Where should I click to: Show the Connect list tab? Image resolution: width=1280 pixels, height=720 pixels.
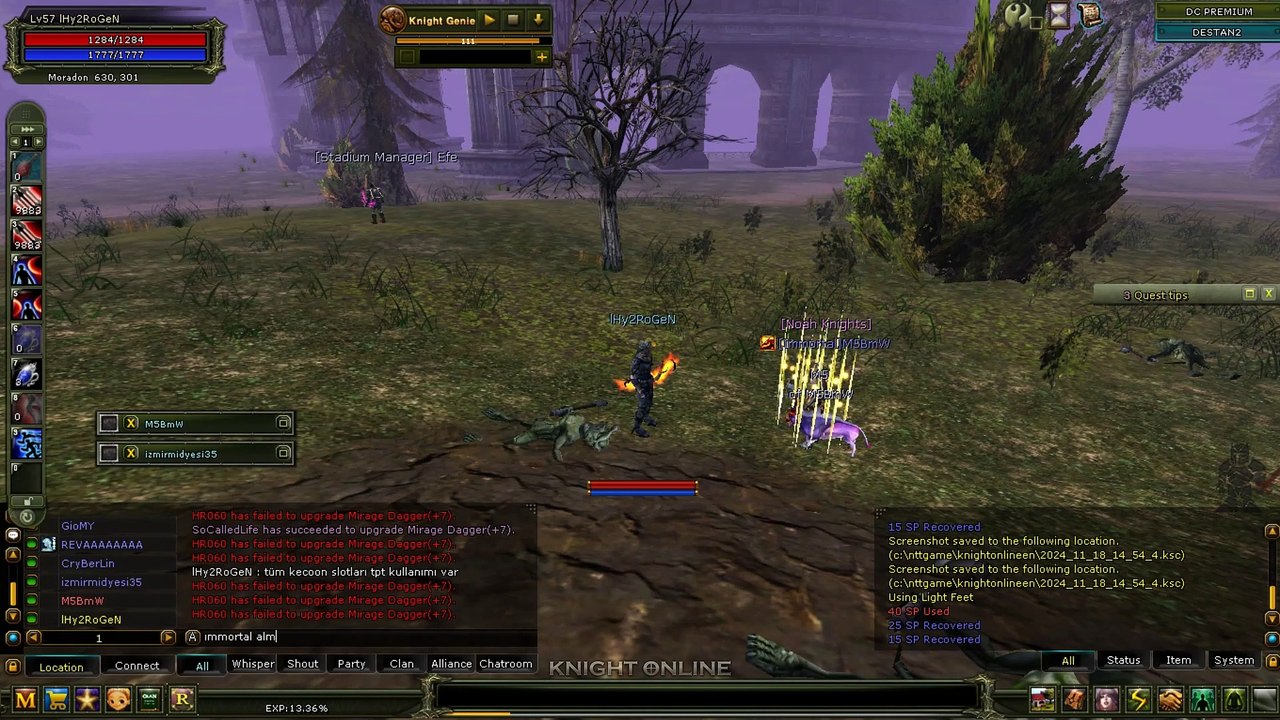click(137, 666)
